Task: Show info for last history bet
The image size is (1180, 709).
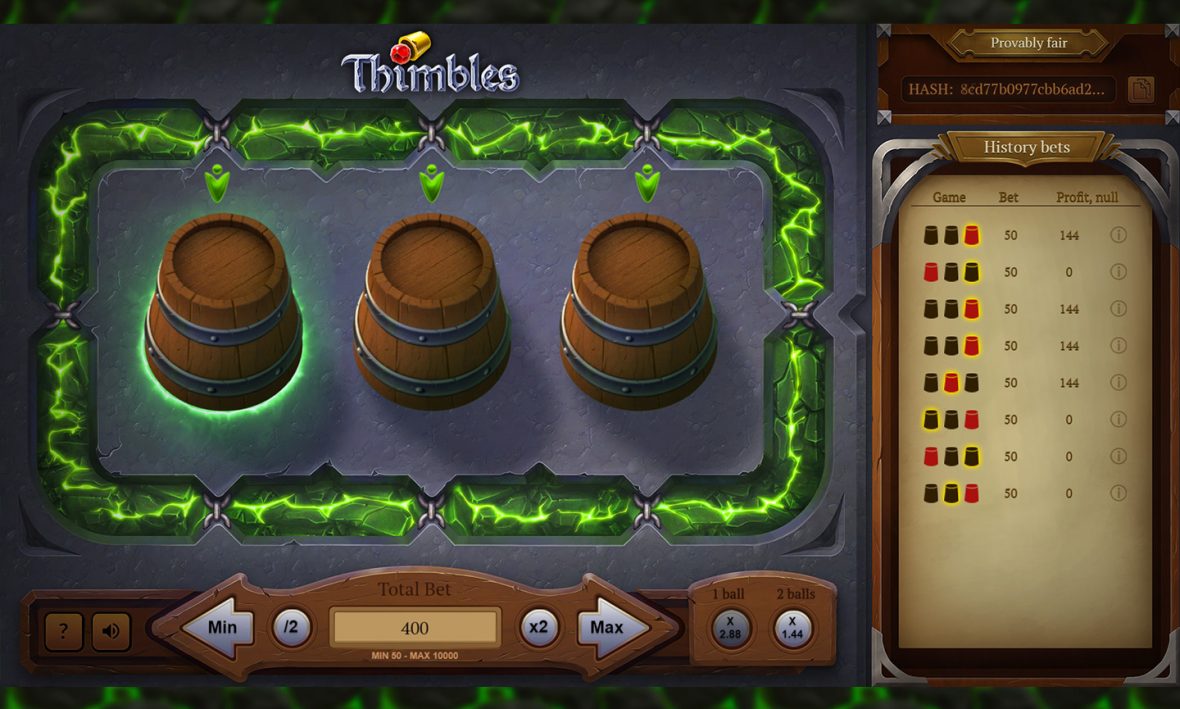Action: point(1118,493)
